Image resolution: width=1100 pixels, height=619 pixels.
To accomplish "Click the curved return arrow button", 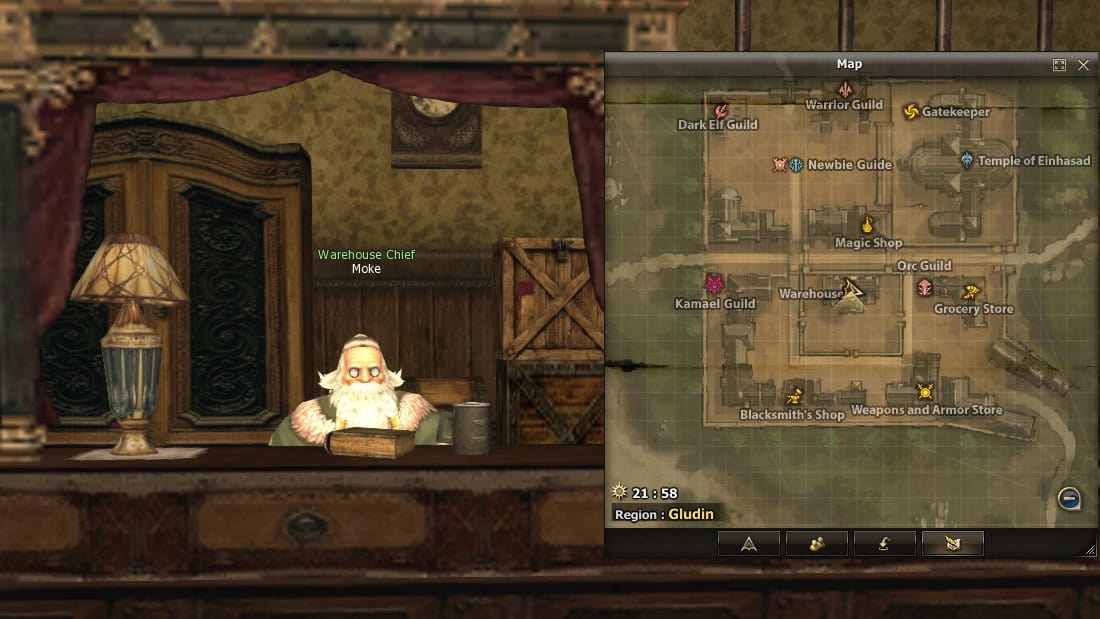I will pos(884,544).
